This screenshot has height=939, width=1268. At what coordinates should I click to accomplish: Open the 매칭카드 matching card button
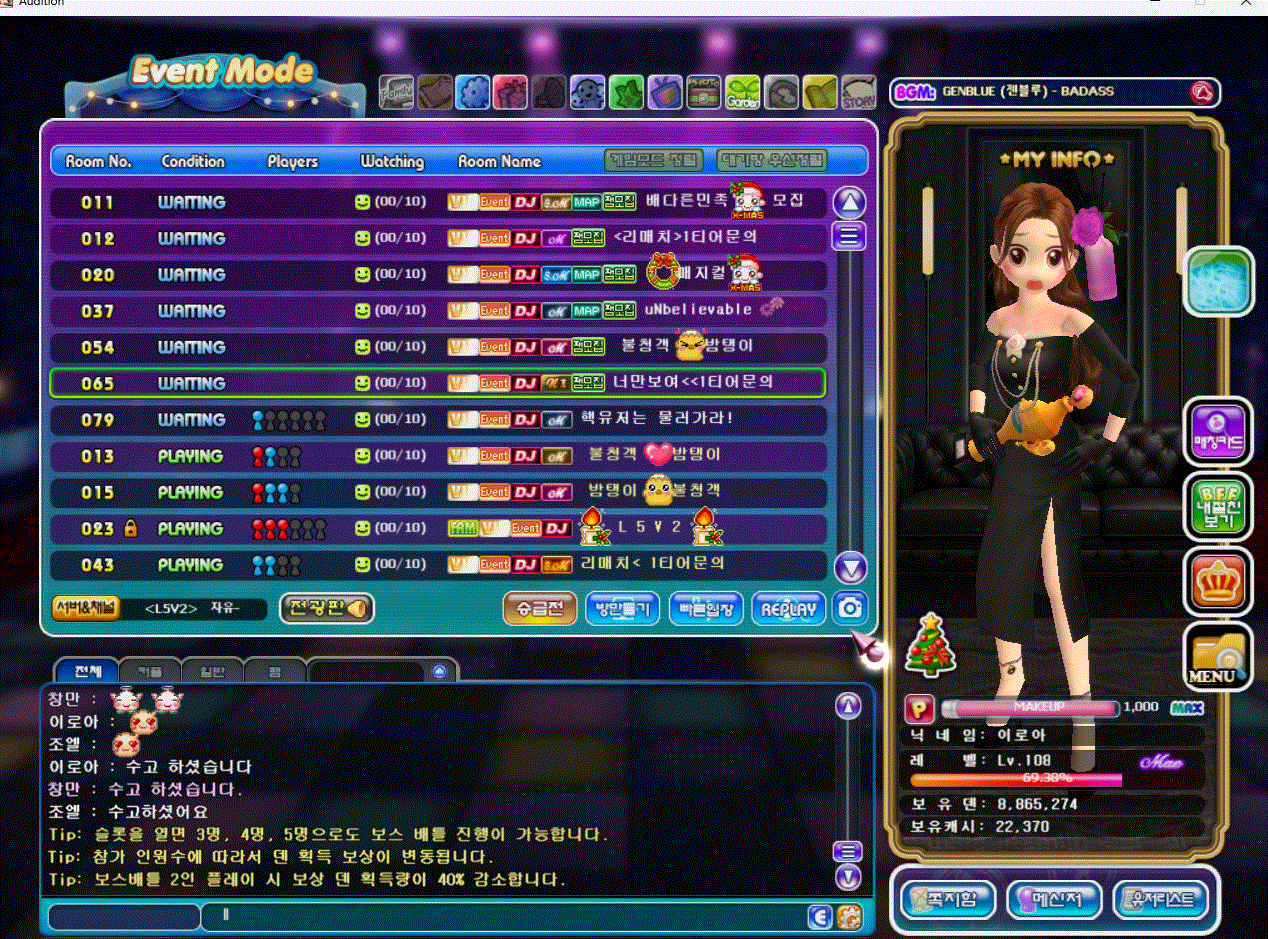pyautogui.click(x=1217, y=432)
